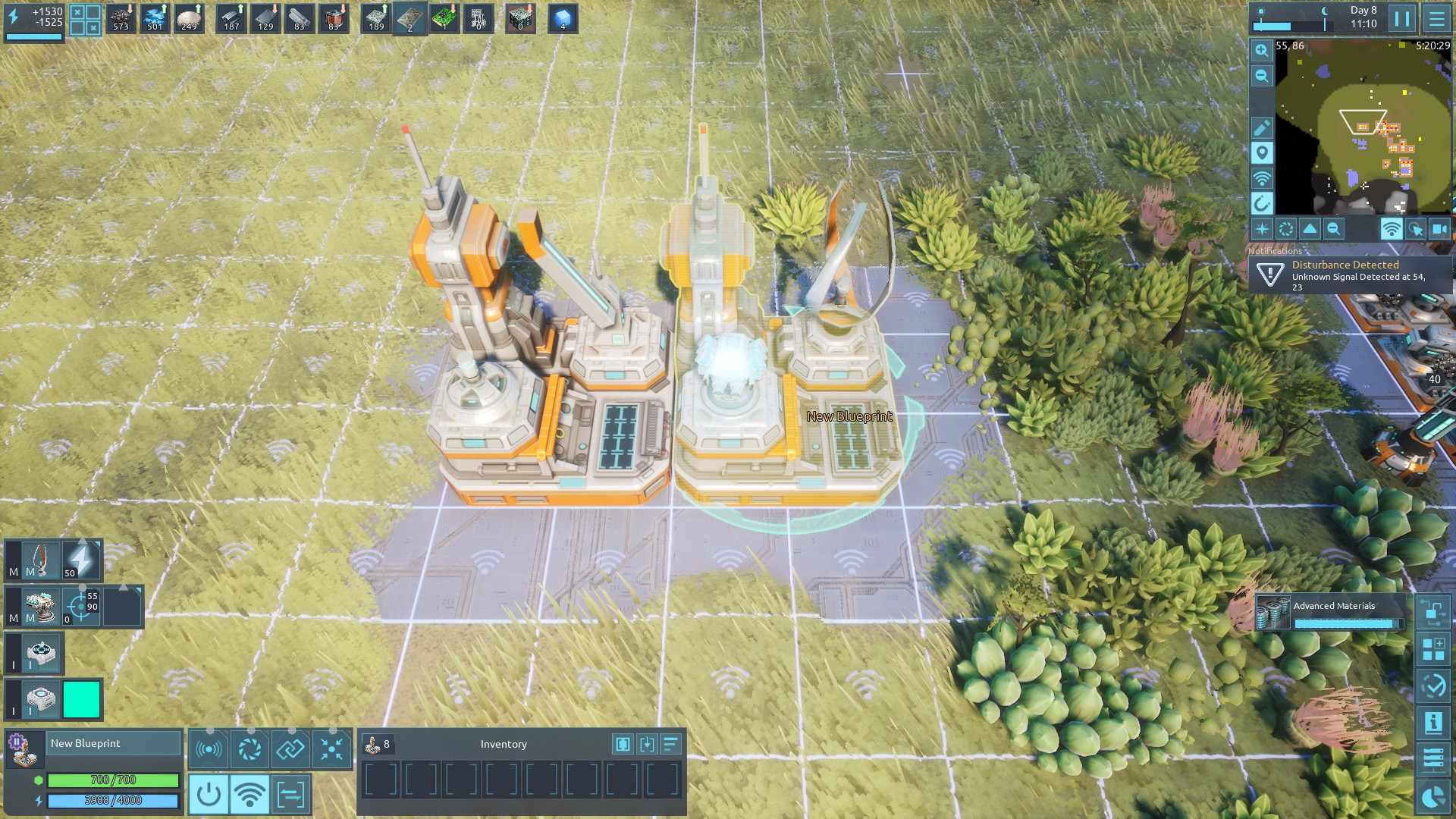Click the camera icon under the minimap
Viewport: 1456px width, 819px height.
1439,229
